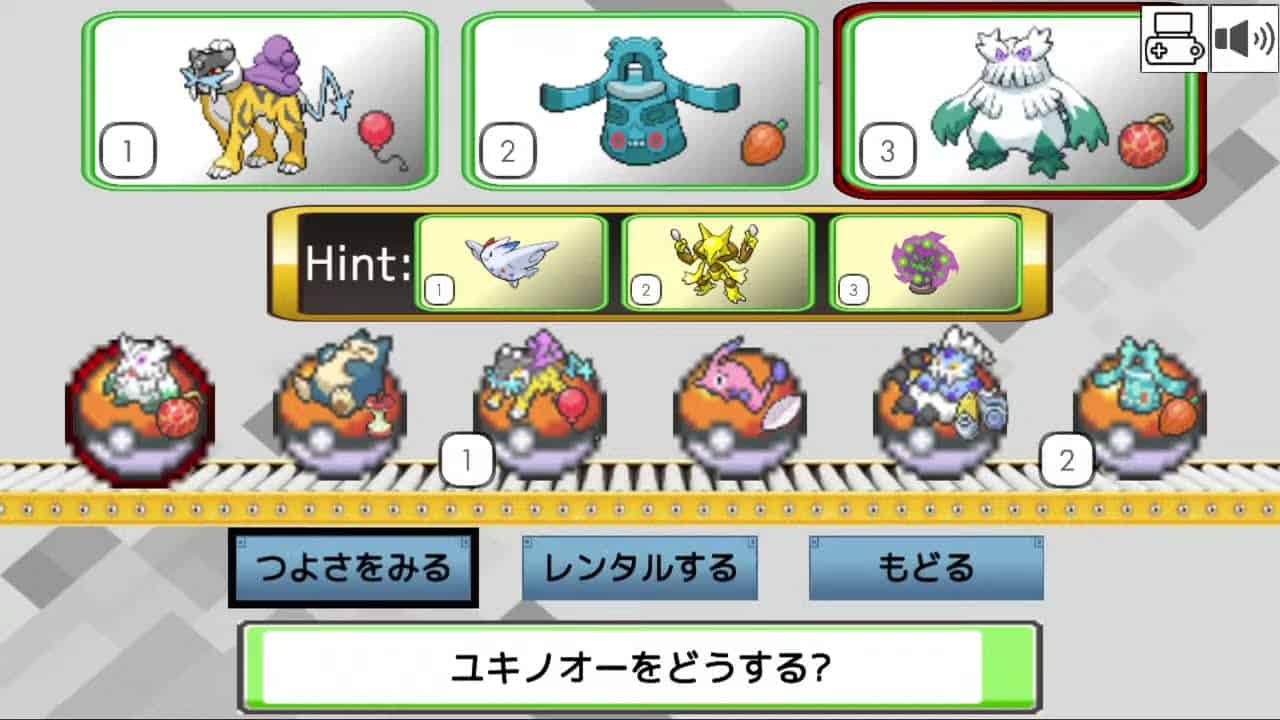Switch to the slot 2 number tab
This screenshot has height=720, width=1280.
click(x=506, y=151)
